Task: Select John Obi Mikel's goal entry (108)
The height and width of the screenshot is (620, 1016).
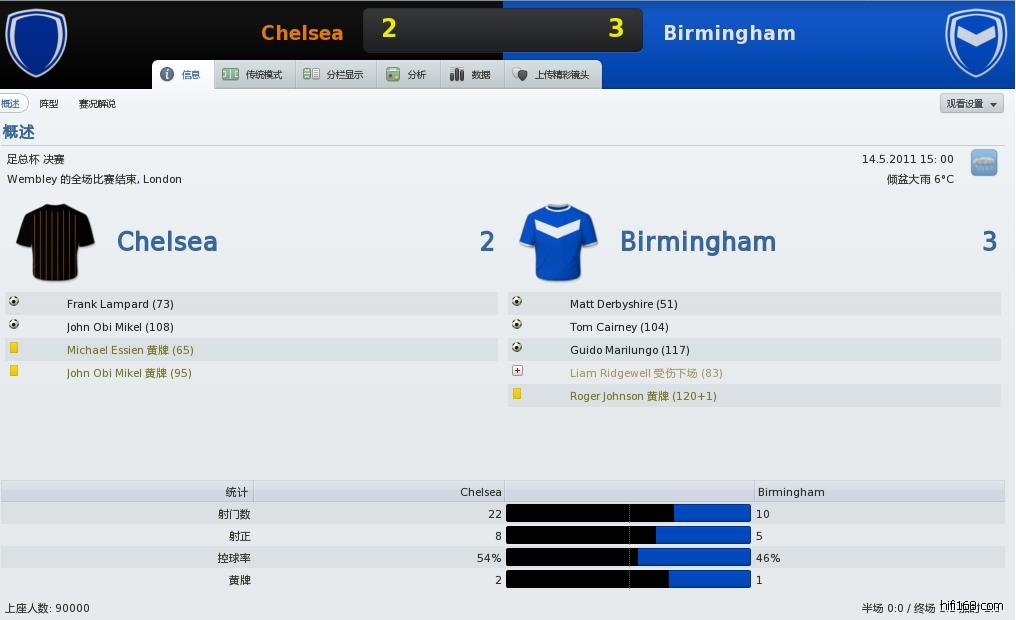Action: 120,327
